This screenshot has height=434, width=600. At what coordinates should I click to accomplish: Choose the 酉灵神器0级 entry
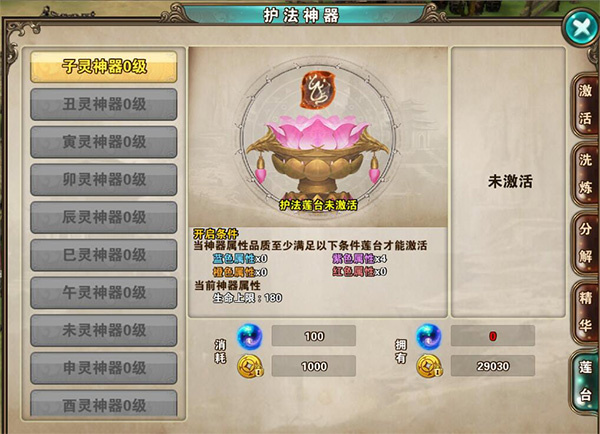click(104, 404)
